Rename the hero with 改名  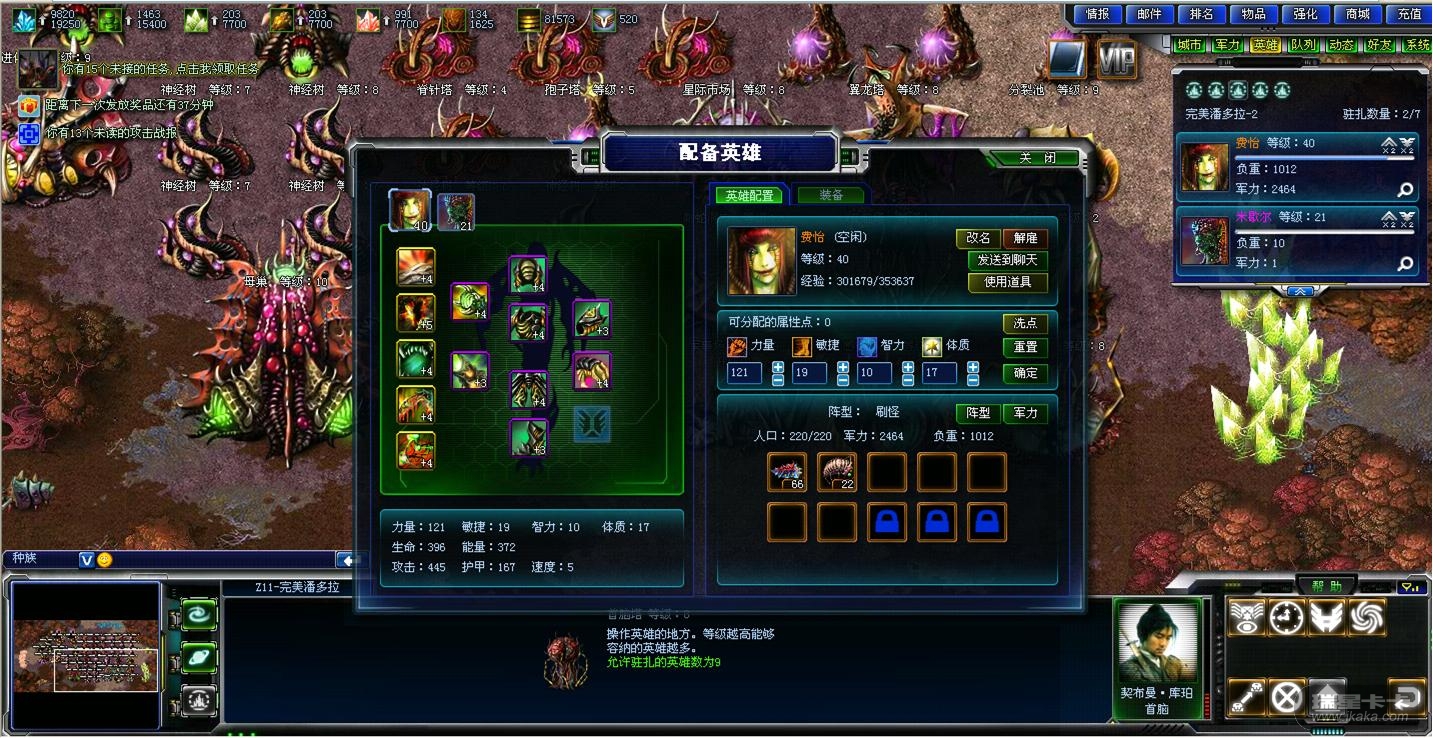(x=978, y=238)
